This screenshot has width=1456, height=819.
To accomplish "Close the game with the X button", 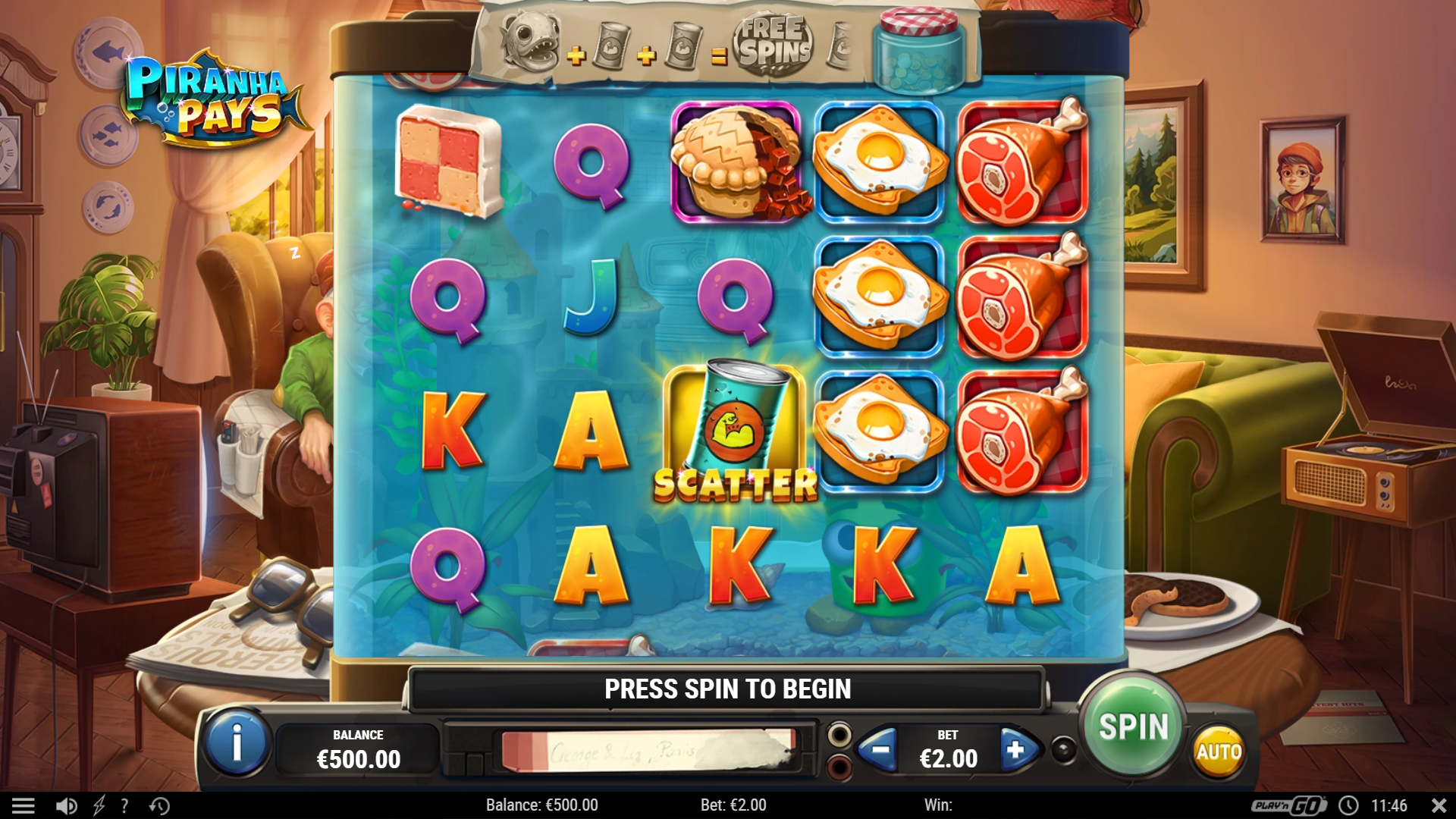I will [x=1439, y=805].
